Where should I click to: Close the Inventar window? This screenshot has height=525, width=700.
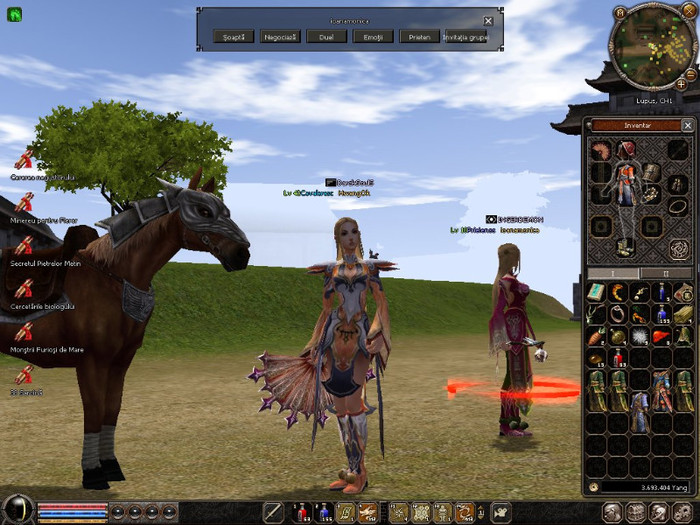tap(687, 125)
